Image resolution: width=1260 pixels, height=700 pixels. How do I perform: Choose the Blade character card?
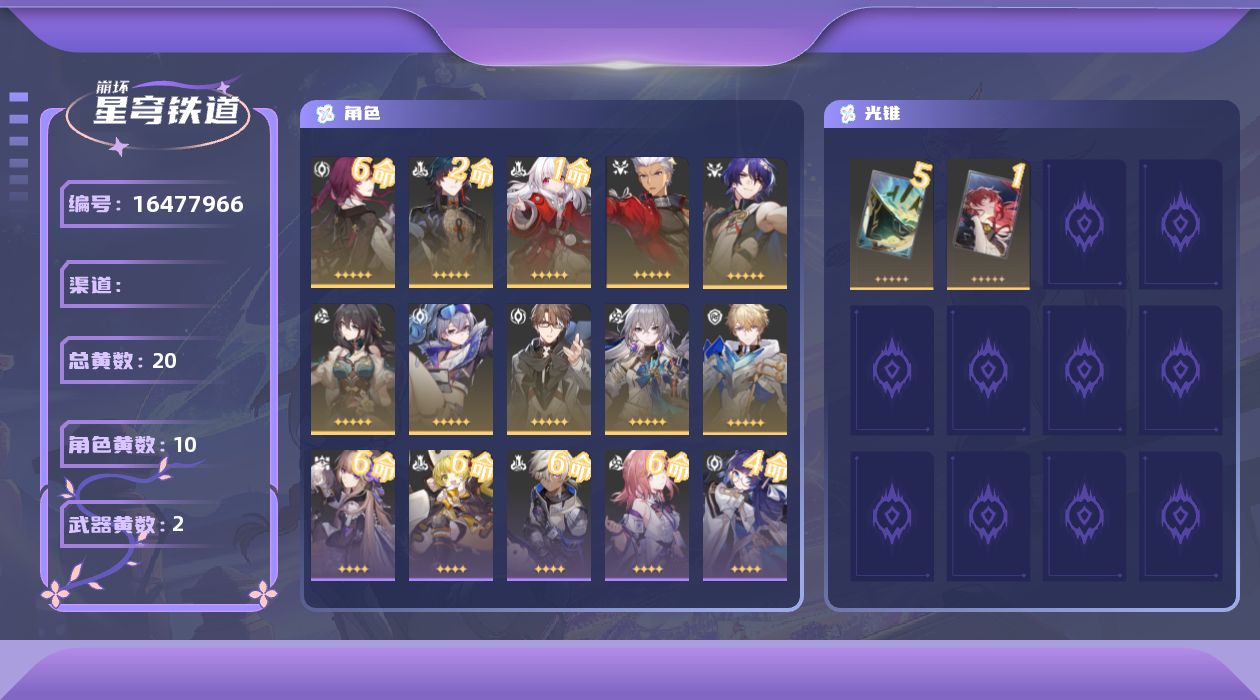click(x=451, y=222)
